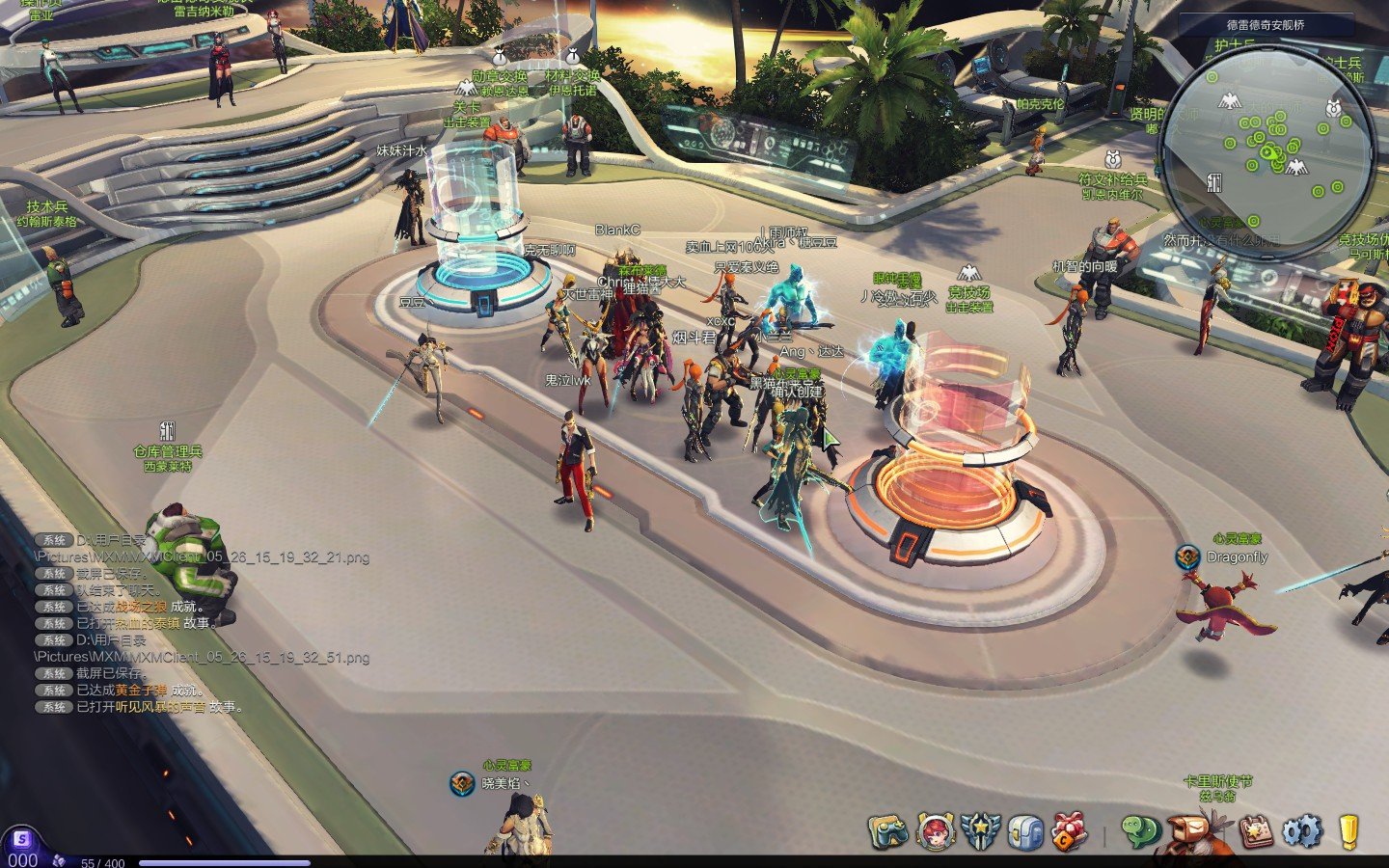Open the calendar events icon

(x=1255, y=830)
